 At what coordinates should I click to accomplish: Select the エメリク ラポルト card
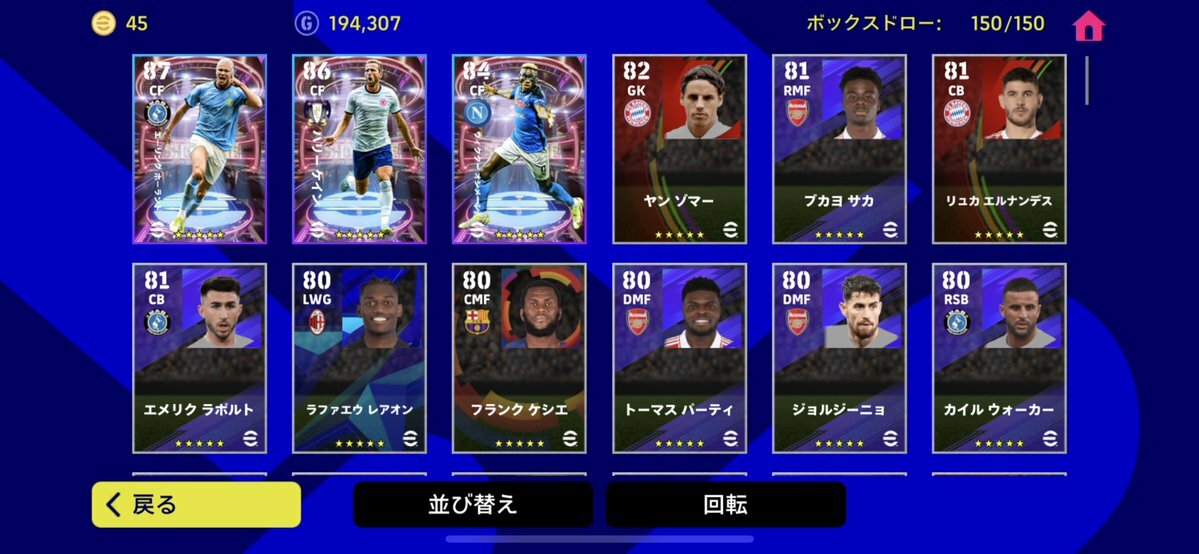click(199, 358)
